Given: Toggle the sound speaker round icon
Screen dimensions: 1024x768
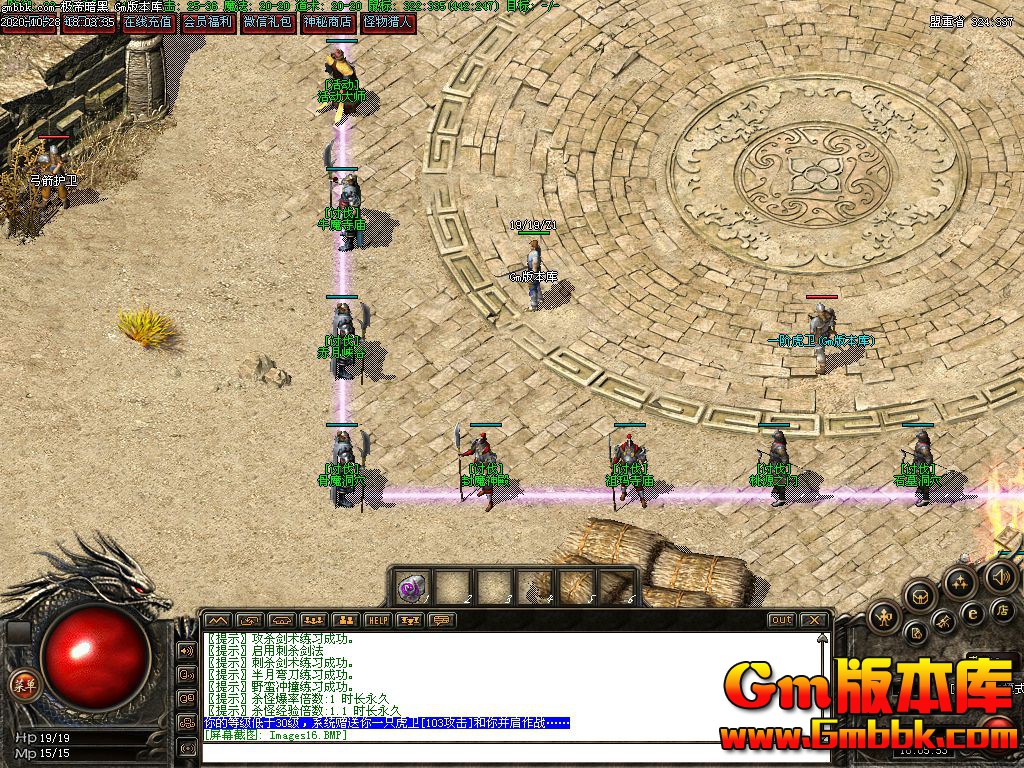Looking at the screenshot, I should coord(1000,575).
